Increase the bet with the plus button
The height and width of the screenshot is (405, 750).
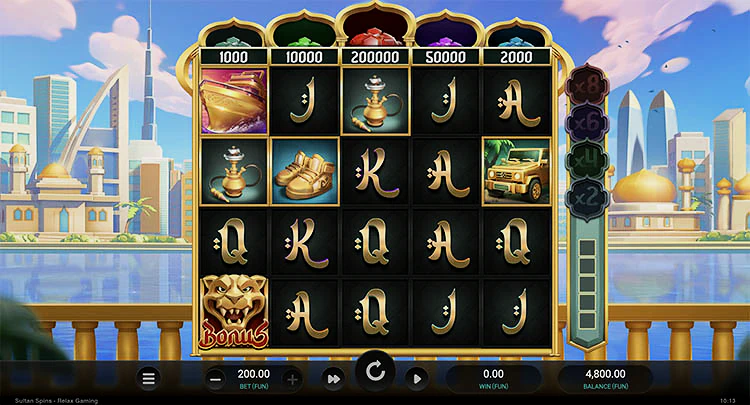point(292,378)
